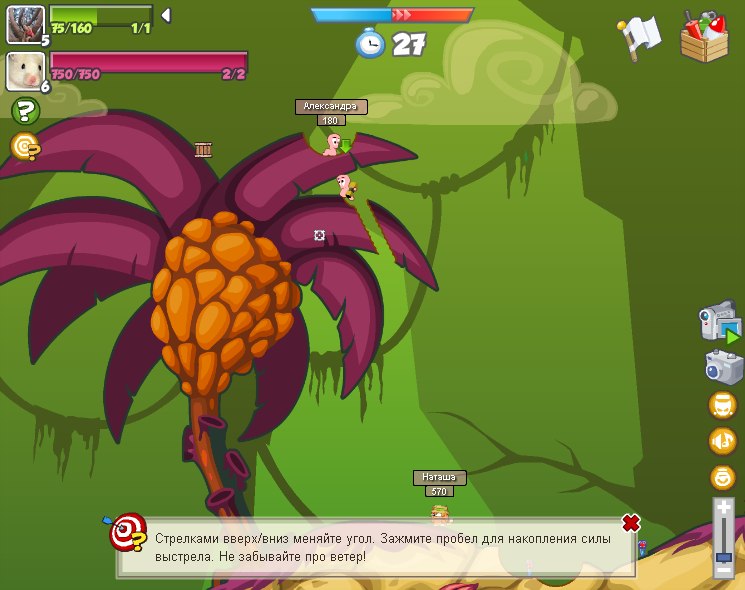Click the orange face button above the music button

(722, 405)
